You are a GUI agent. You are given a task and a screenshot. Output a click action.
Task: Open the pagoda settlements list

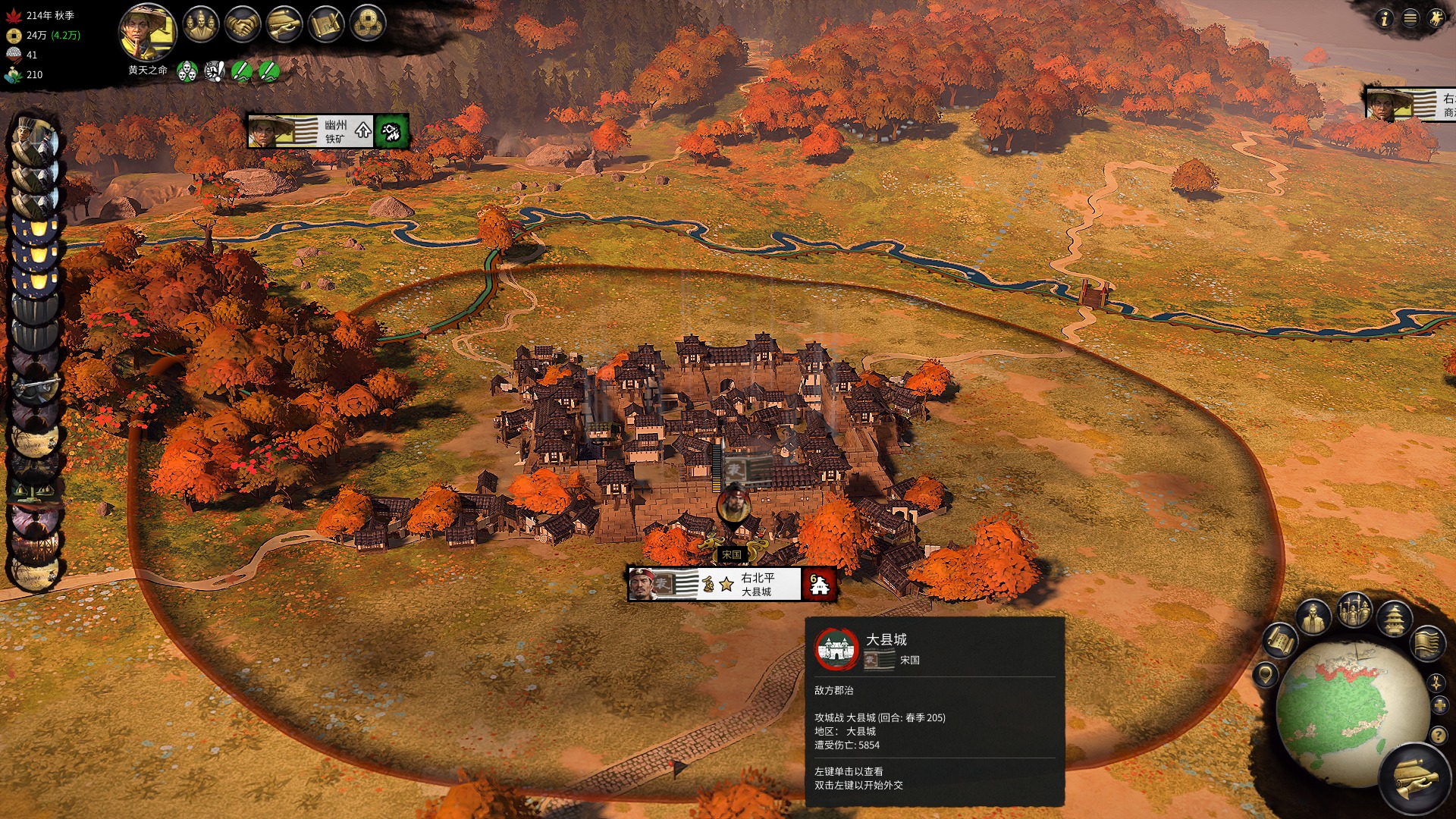(1394, 617)
